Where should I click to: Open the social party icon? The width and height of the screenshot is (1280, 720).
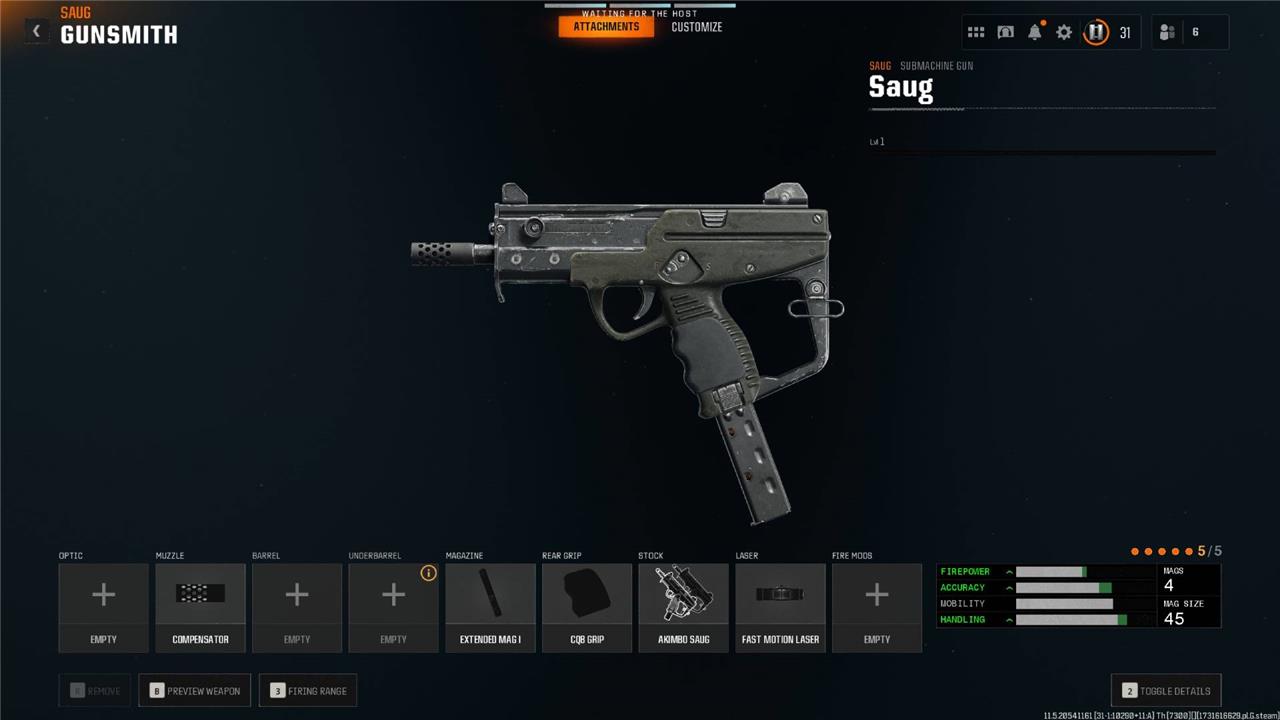pos(1167,32)
